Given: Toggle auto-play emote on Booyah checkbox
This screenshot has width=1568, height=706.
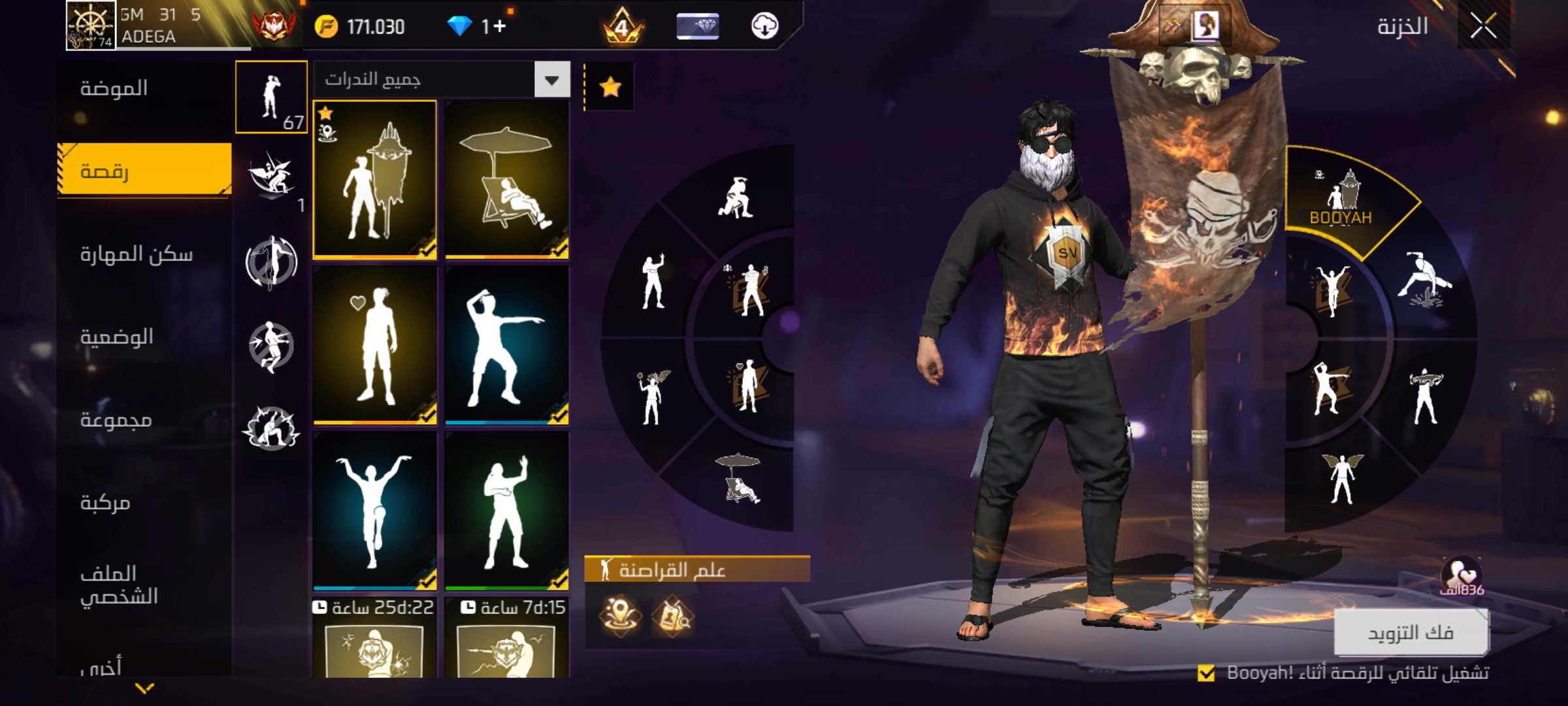Looking at the screenshot, I should tap(1206, 673).
